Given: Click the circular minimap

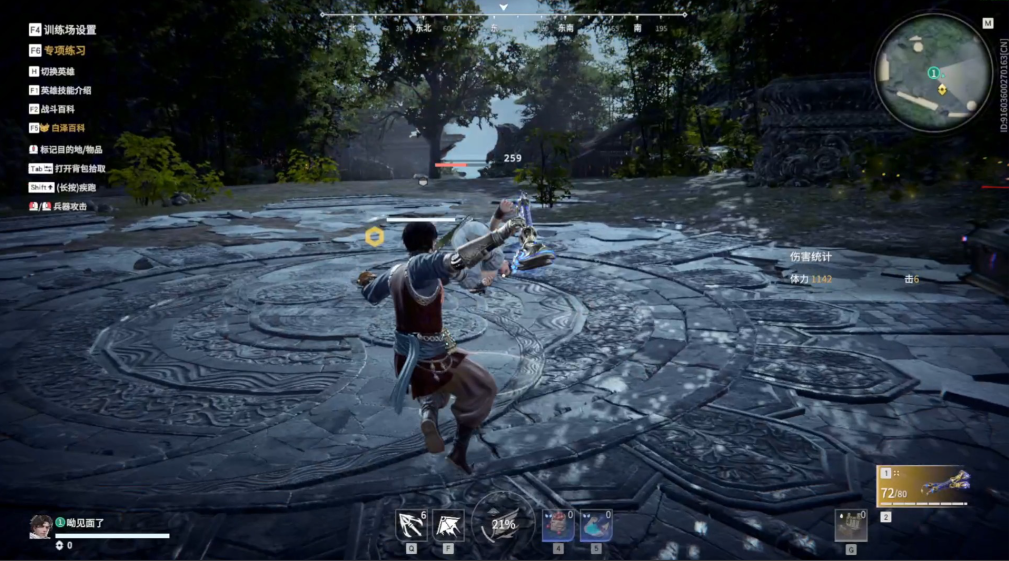Looking at the screenshot, I should coord(933,73).
